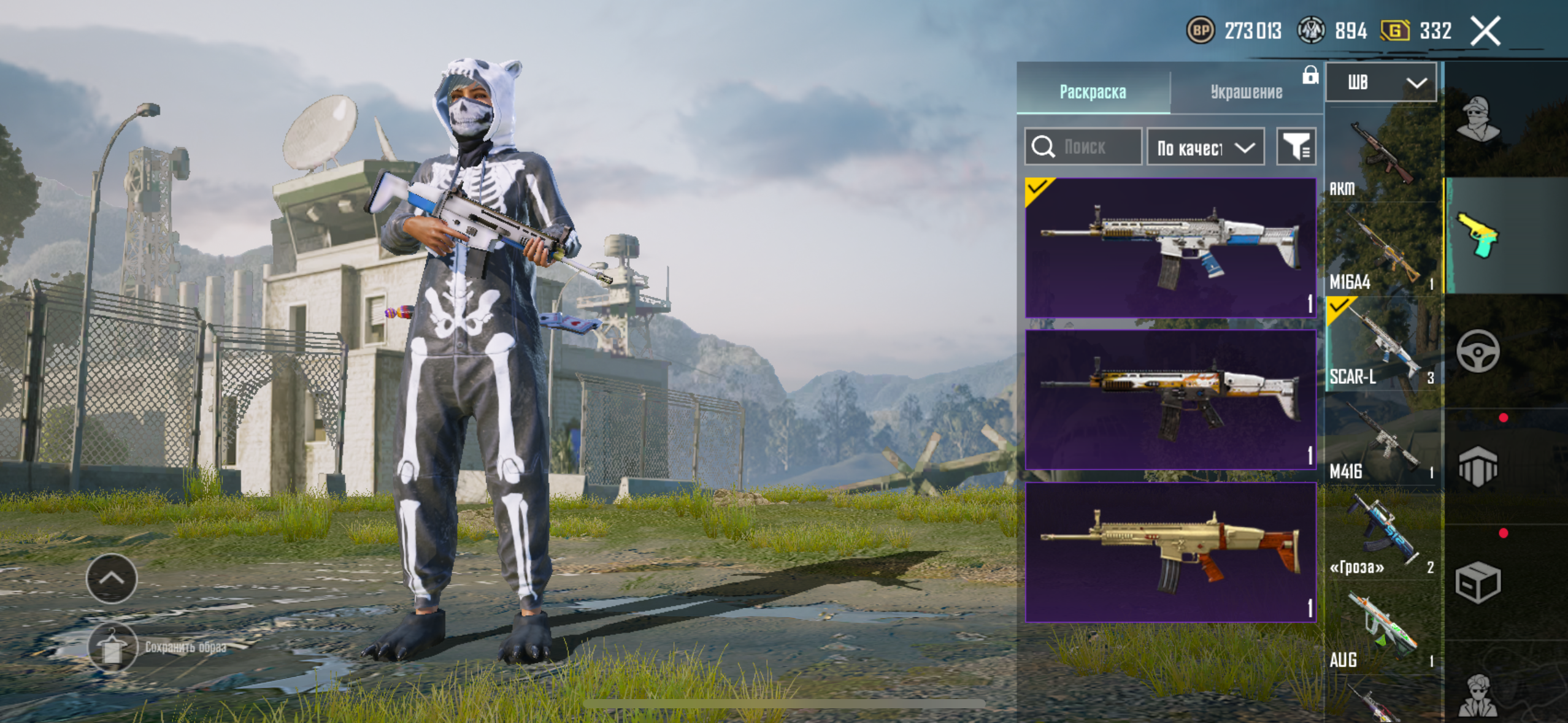The image size is (1568, 723).
Task: Select AKM in the weapon list
Action: [1382, 156]
